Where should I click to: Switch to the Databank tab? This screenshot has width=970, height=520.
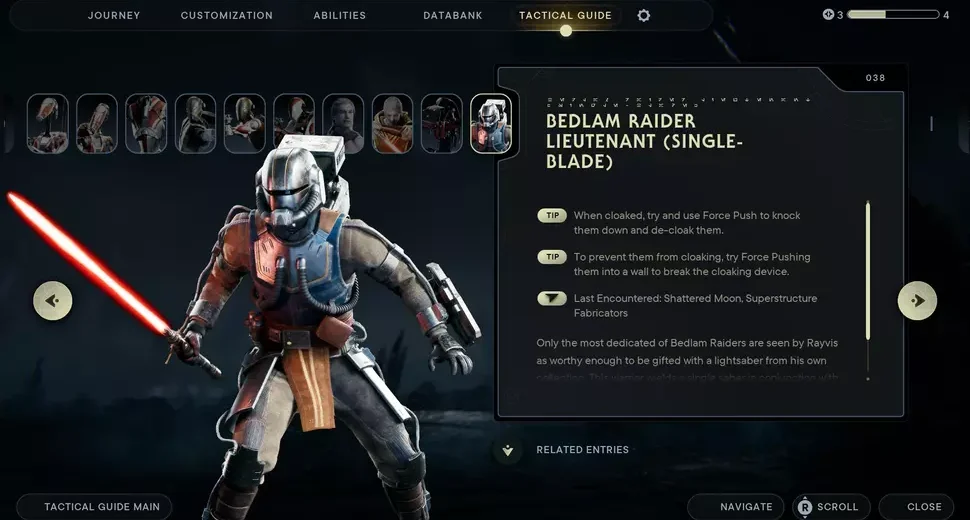click(x=455, y=16)
